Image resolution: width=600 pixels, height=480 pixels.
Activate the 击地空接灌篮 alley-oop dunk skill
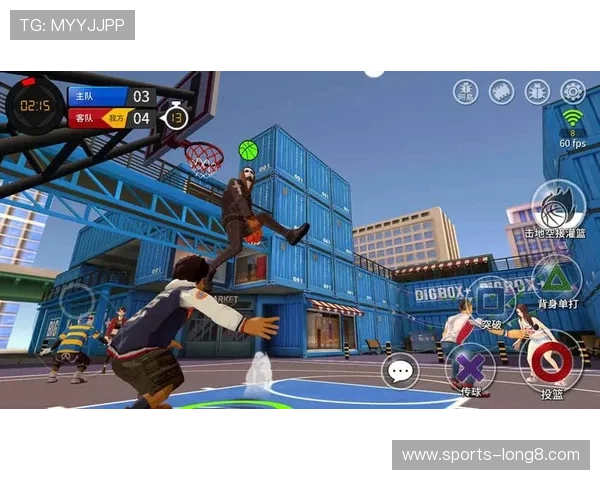[557, 207]
